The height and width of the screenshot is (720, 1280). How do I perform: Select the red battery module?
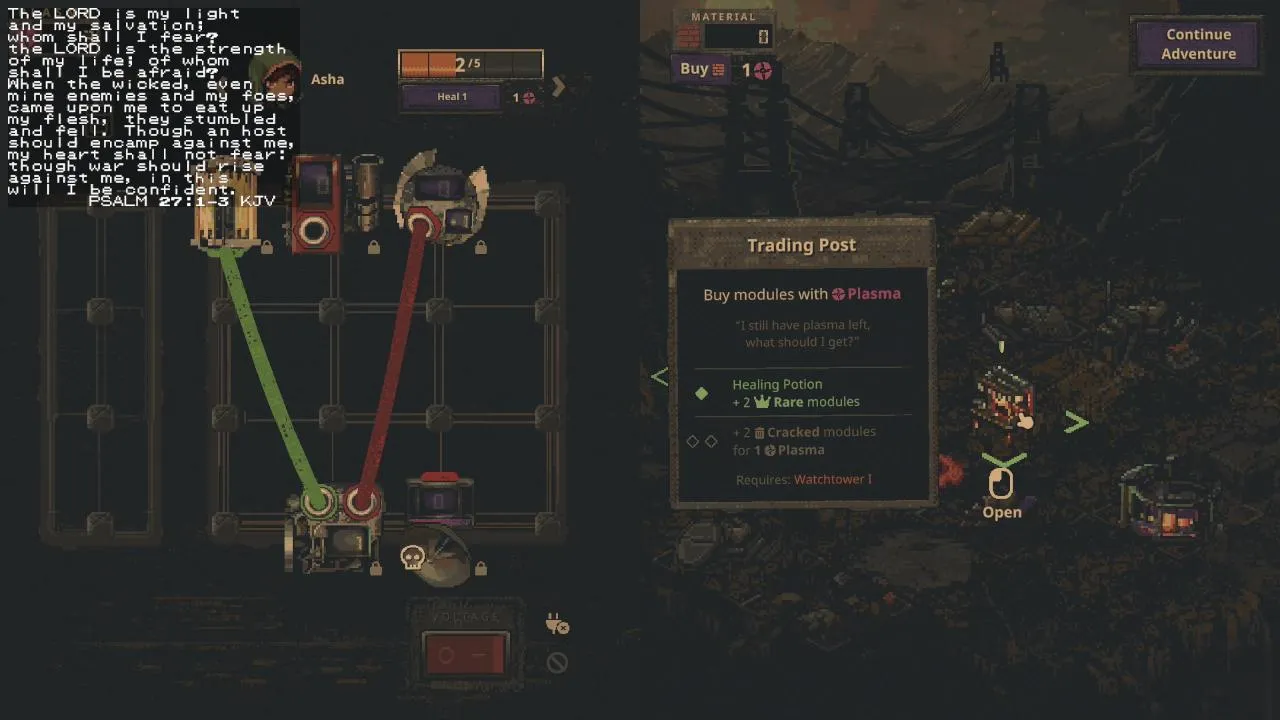[x=315, y=203]
